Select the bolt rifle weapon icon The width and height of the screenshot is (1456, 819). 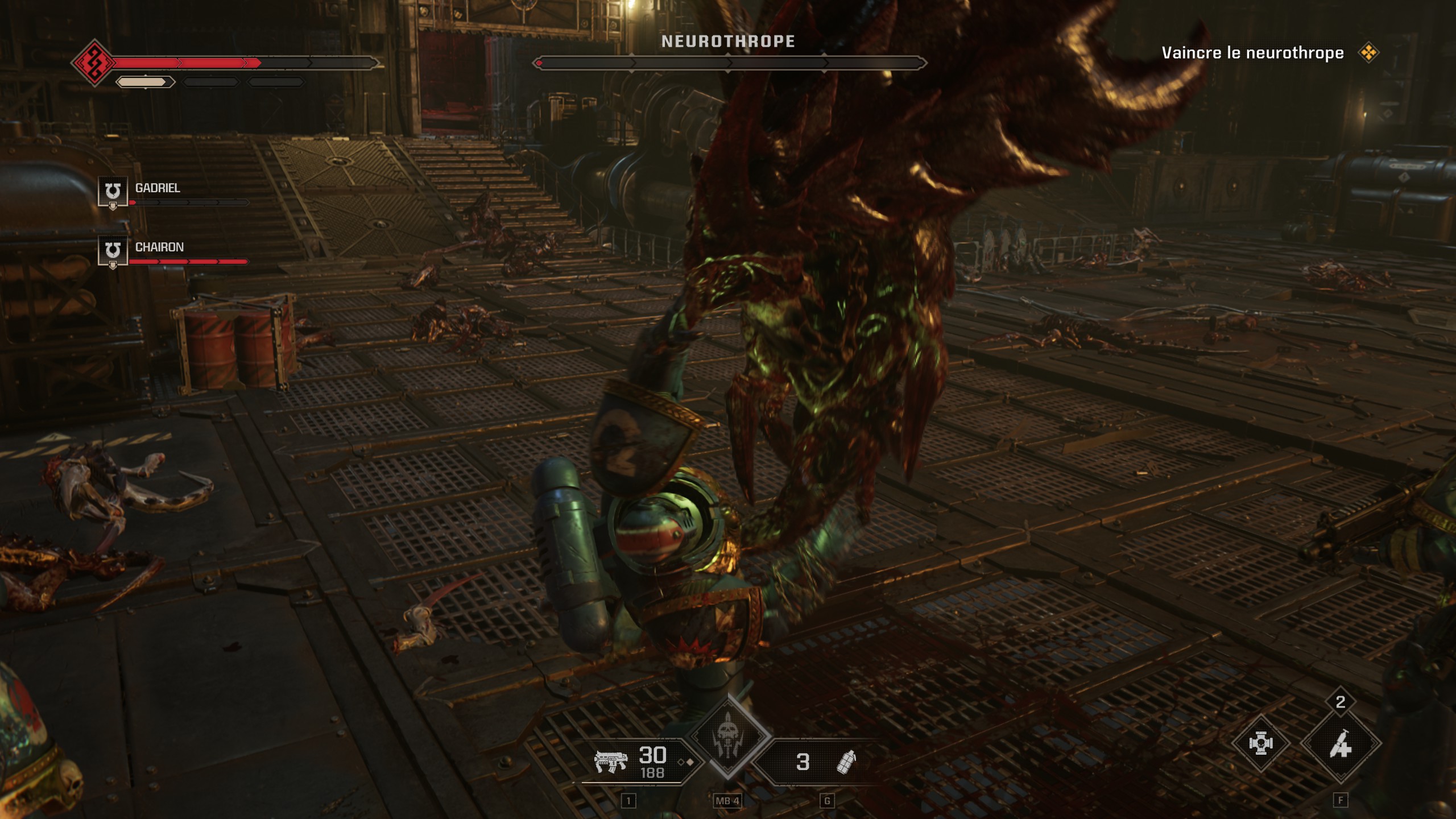(611, 761)
